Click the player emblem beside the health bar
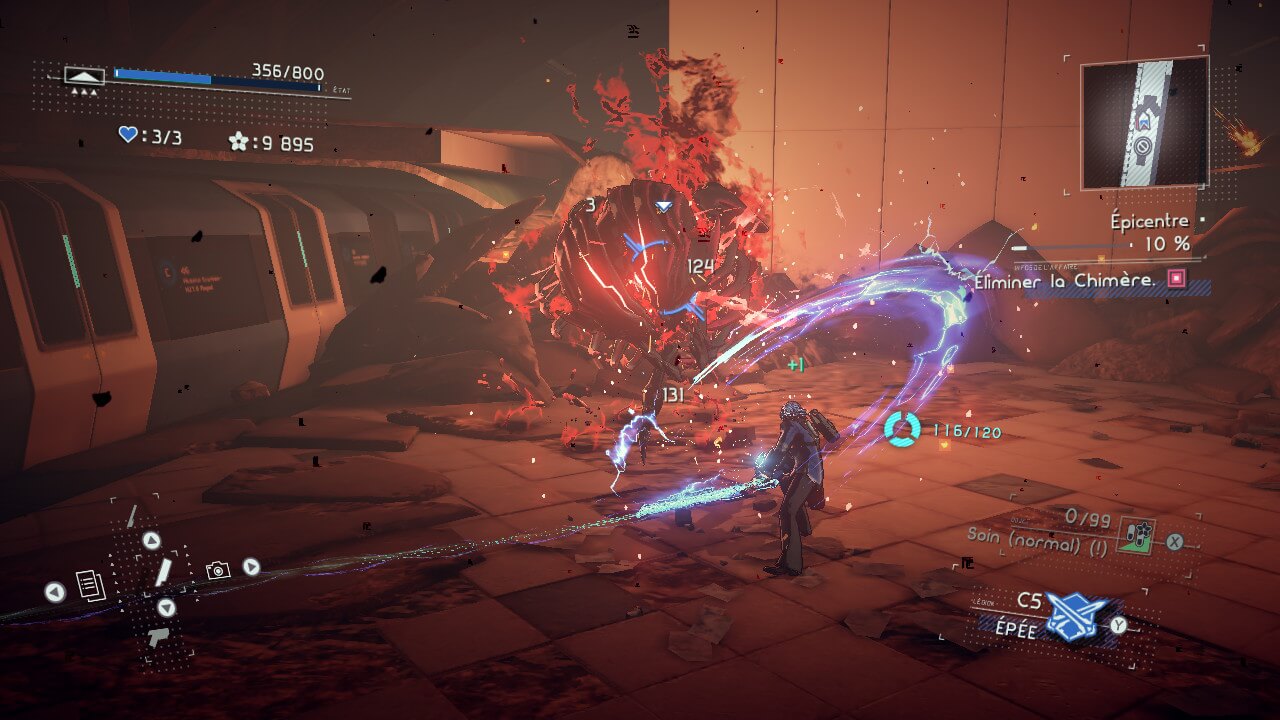1280x720 pixels. (x=84, y=76)
